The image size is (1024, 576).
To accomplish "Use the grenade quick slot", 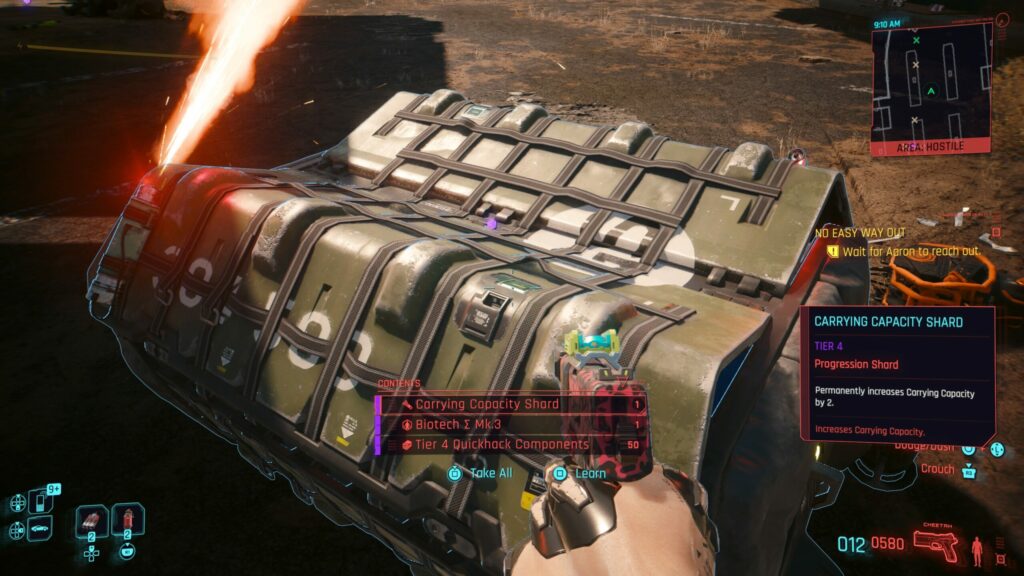I will pos(92,521).
